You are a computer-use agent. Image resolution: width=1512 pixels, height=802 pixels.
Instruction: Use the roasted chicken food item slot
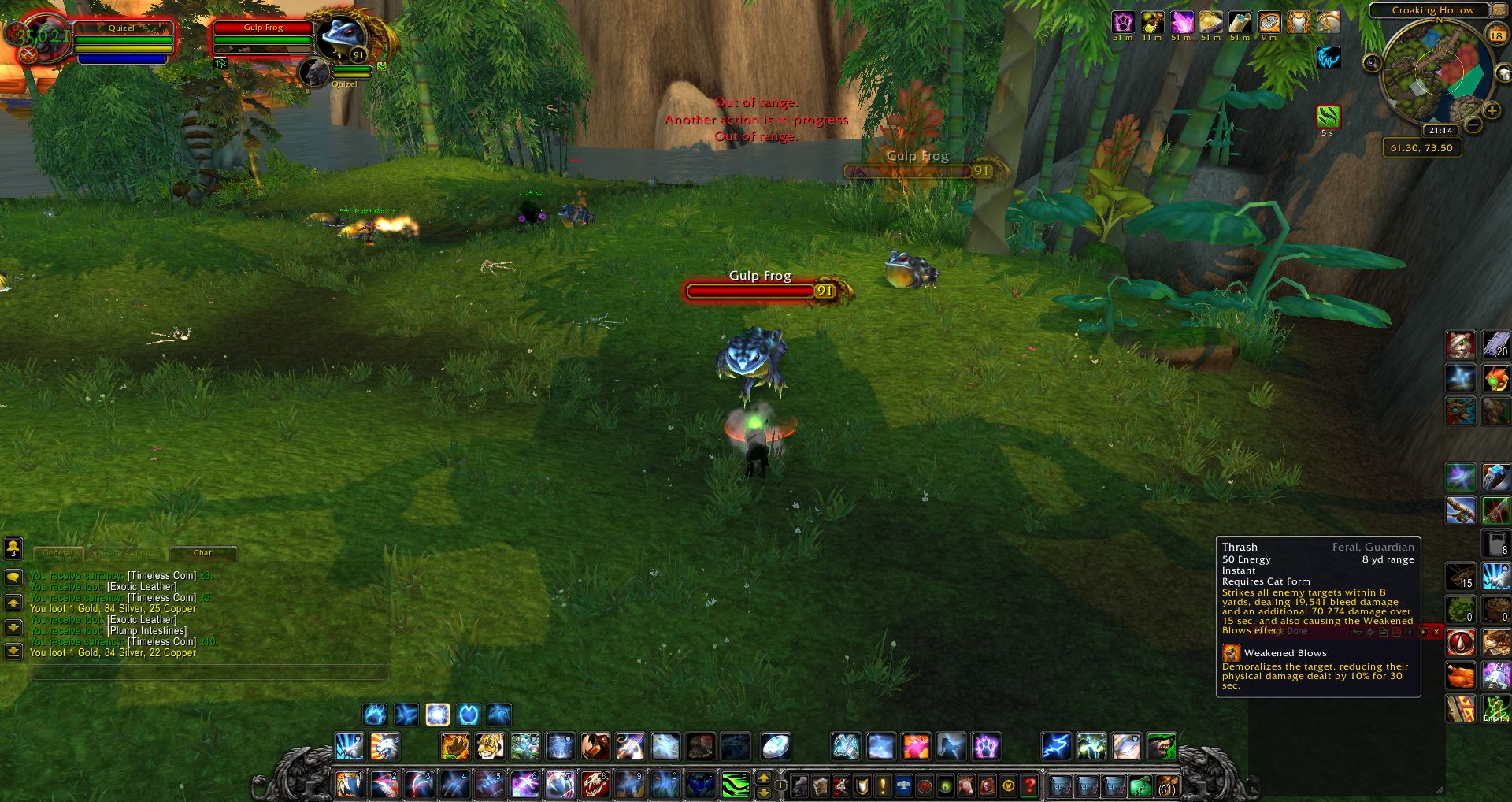tap(1461, 676)
